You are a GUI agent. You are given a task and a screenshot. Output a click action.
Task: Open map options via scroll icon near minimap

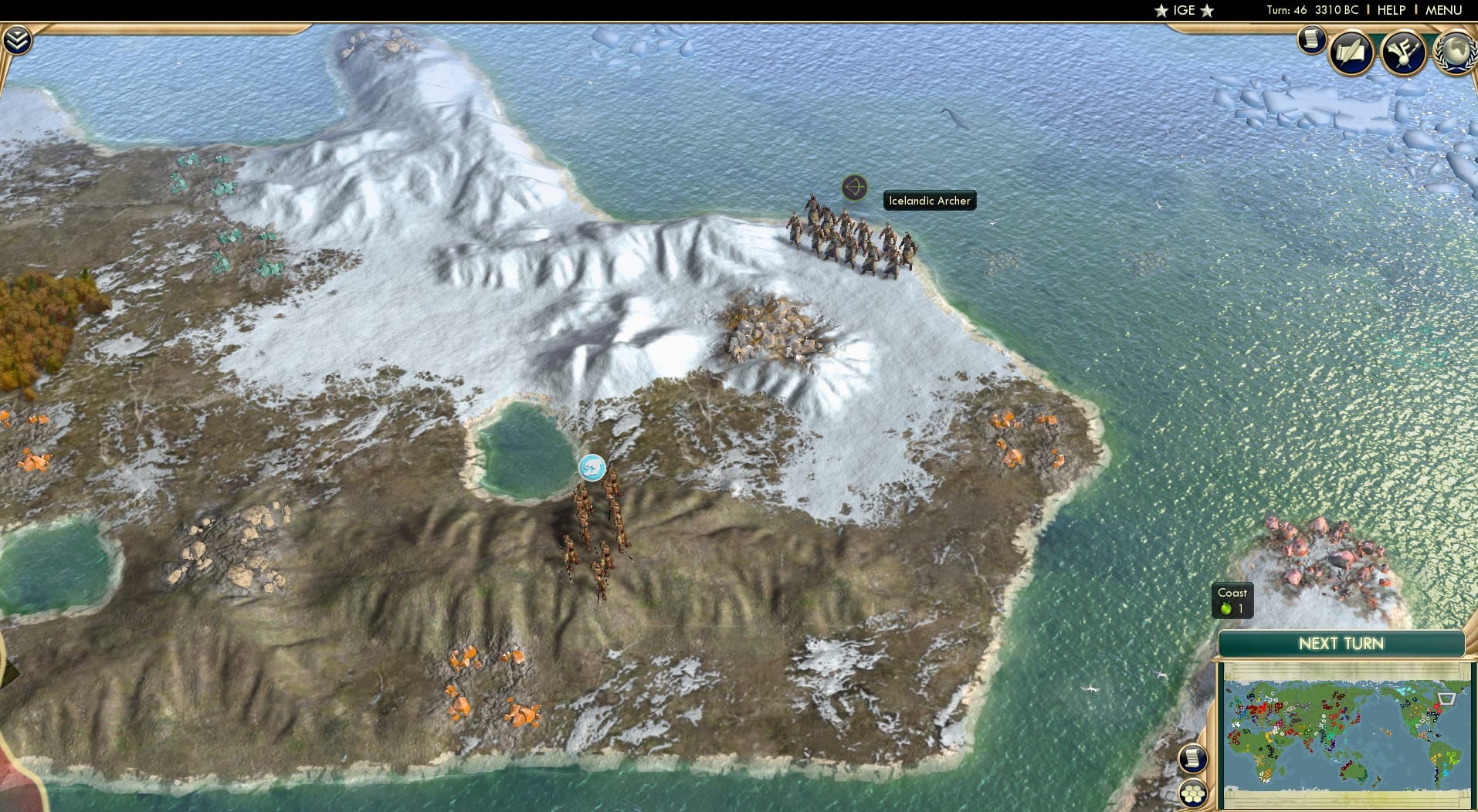1192,758
